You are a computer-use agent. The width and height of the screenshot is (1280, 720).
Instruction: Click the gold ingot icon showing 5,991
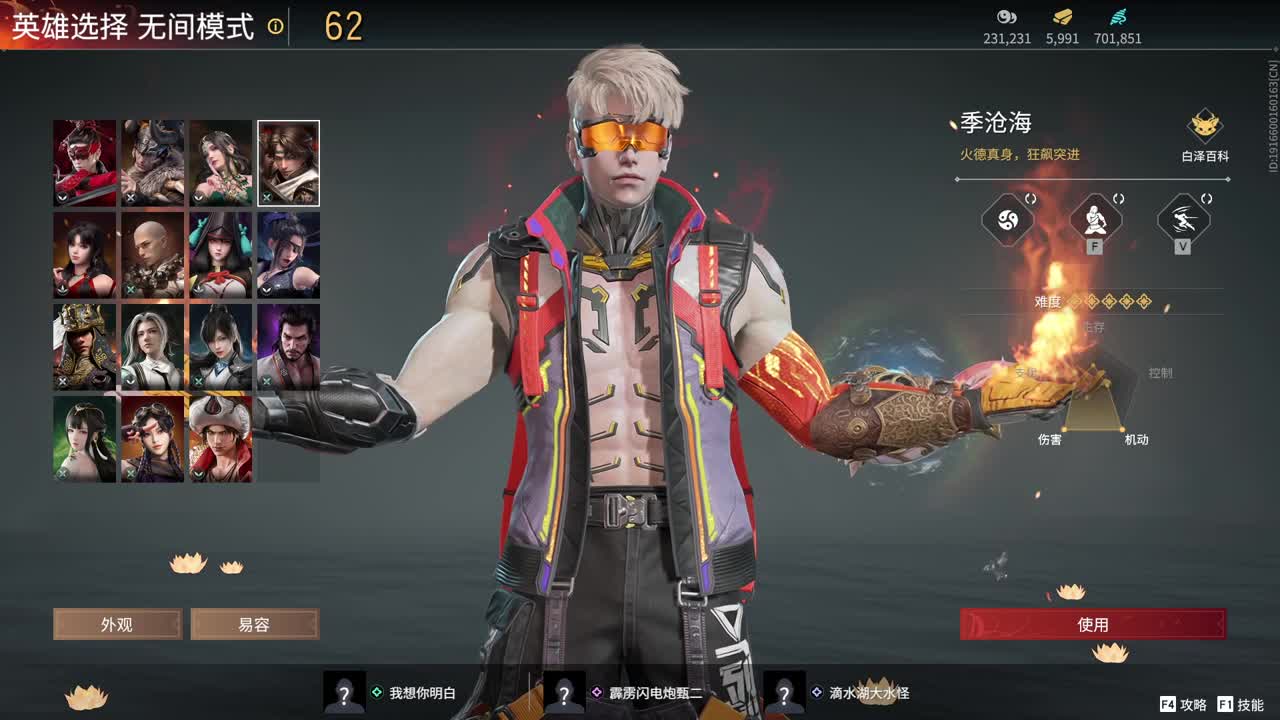pyautogui.click(x=1060, y=17)
